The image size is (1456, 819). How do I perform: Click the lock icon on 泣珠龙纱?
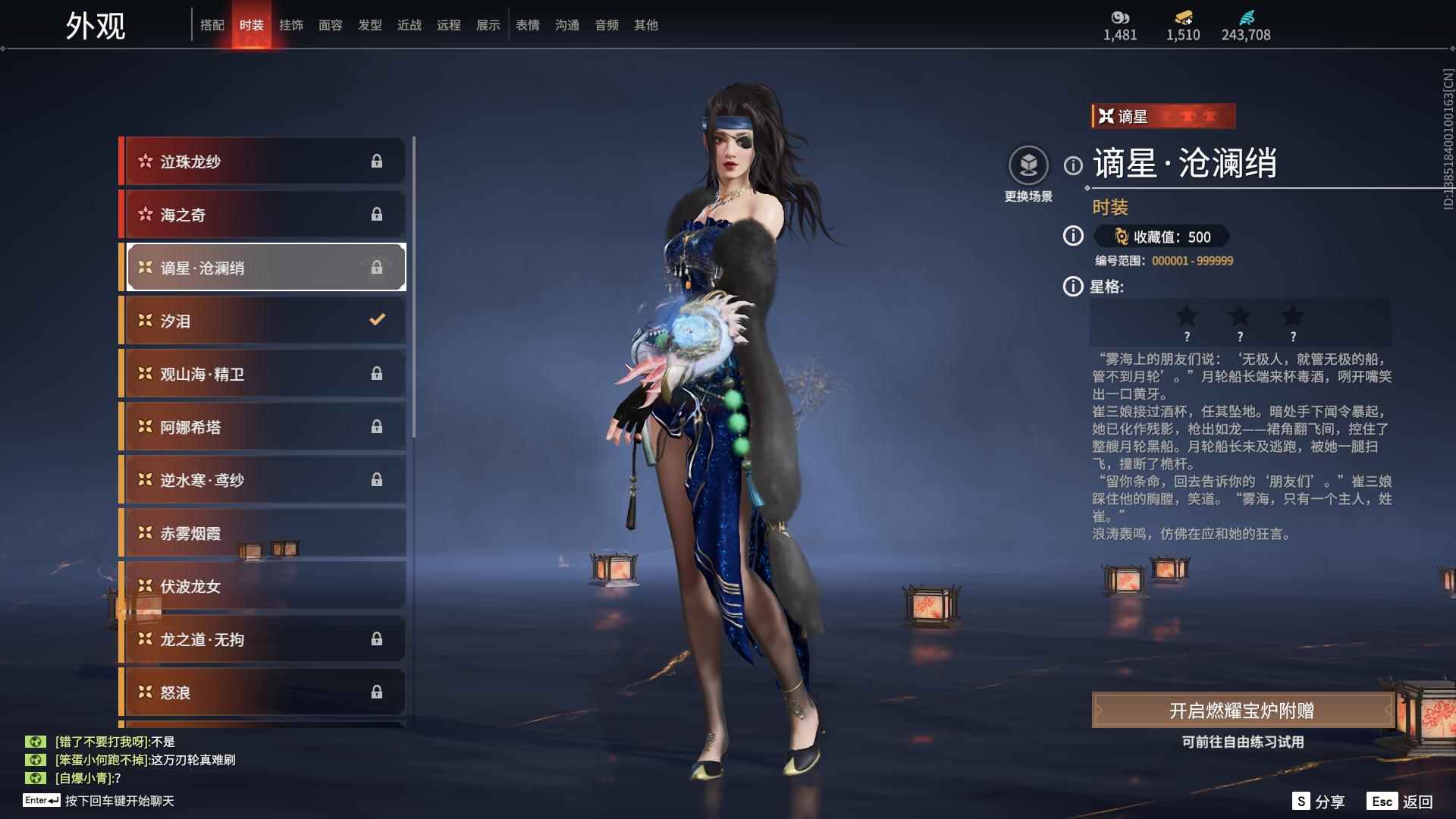tap(378, 161)
